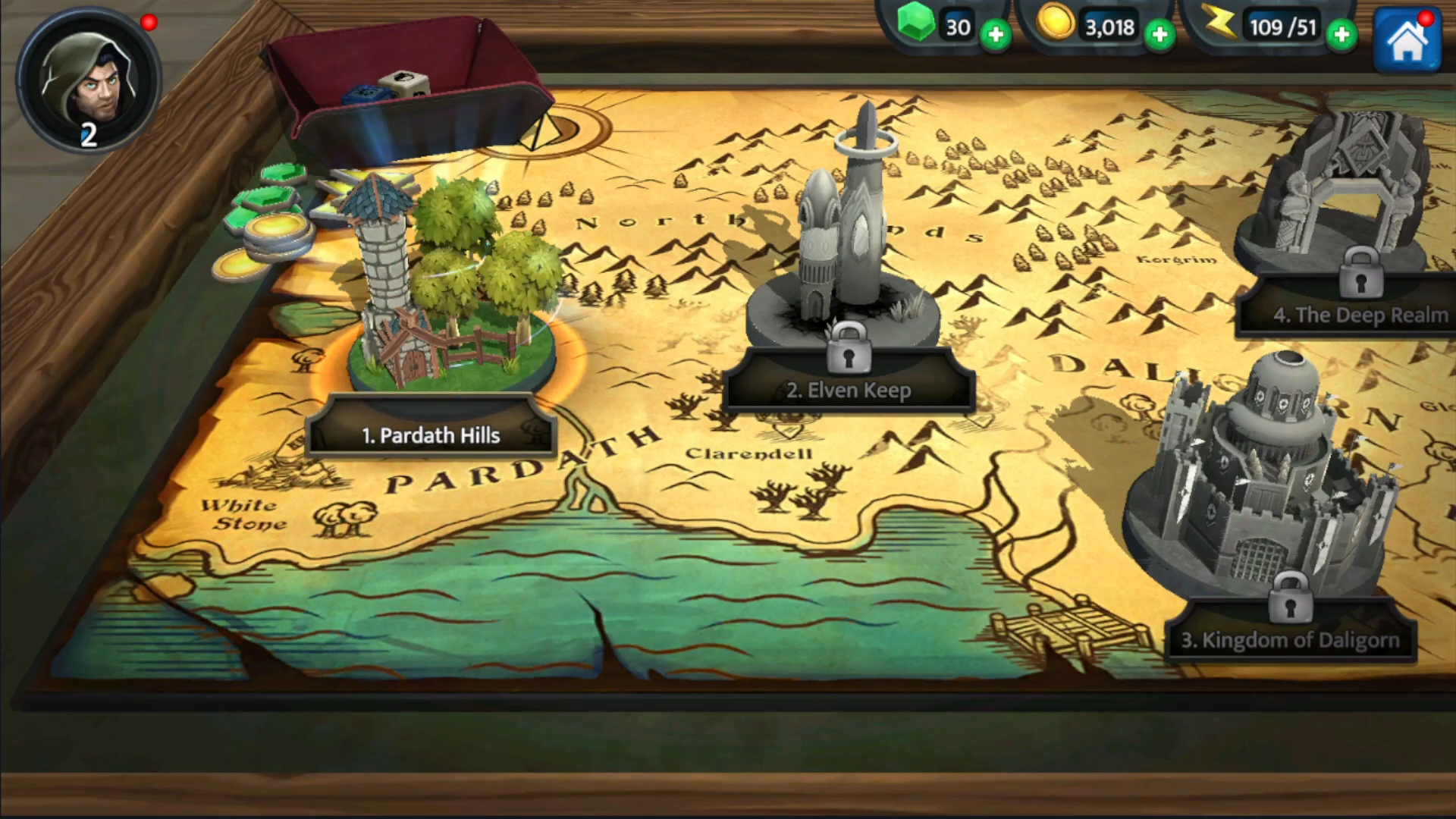Buy more gold coins with plus button
The image size is (1456, 819).
pyautogui.click(x=1159, y=35)
